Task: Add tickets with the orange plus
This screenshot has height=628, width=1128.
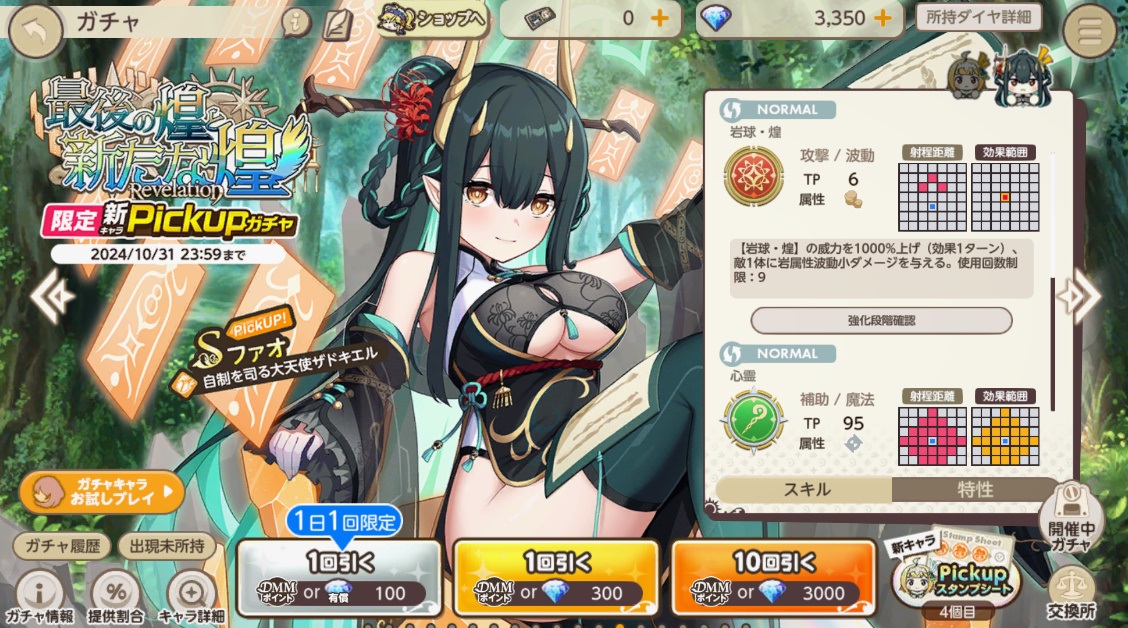Action: (660, 18)
